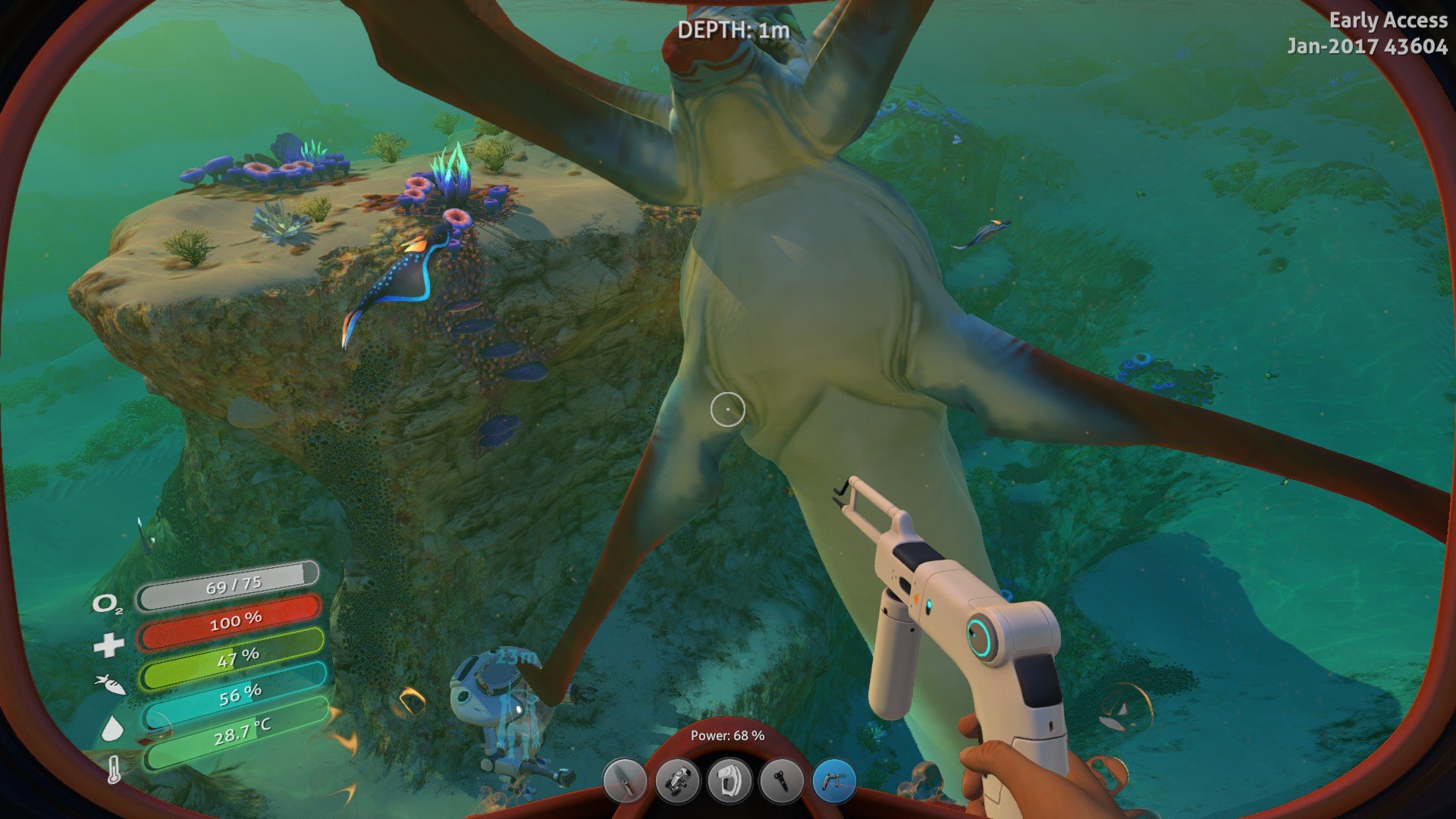This screenshot has height=819, width=1456.
Task: Select the survival knife hotbar slot
Action: [624, 781]
